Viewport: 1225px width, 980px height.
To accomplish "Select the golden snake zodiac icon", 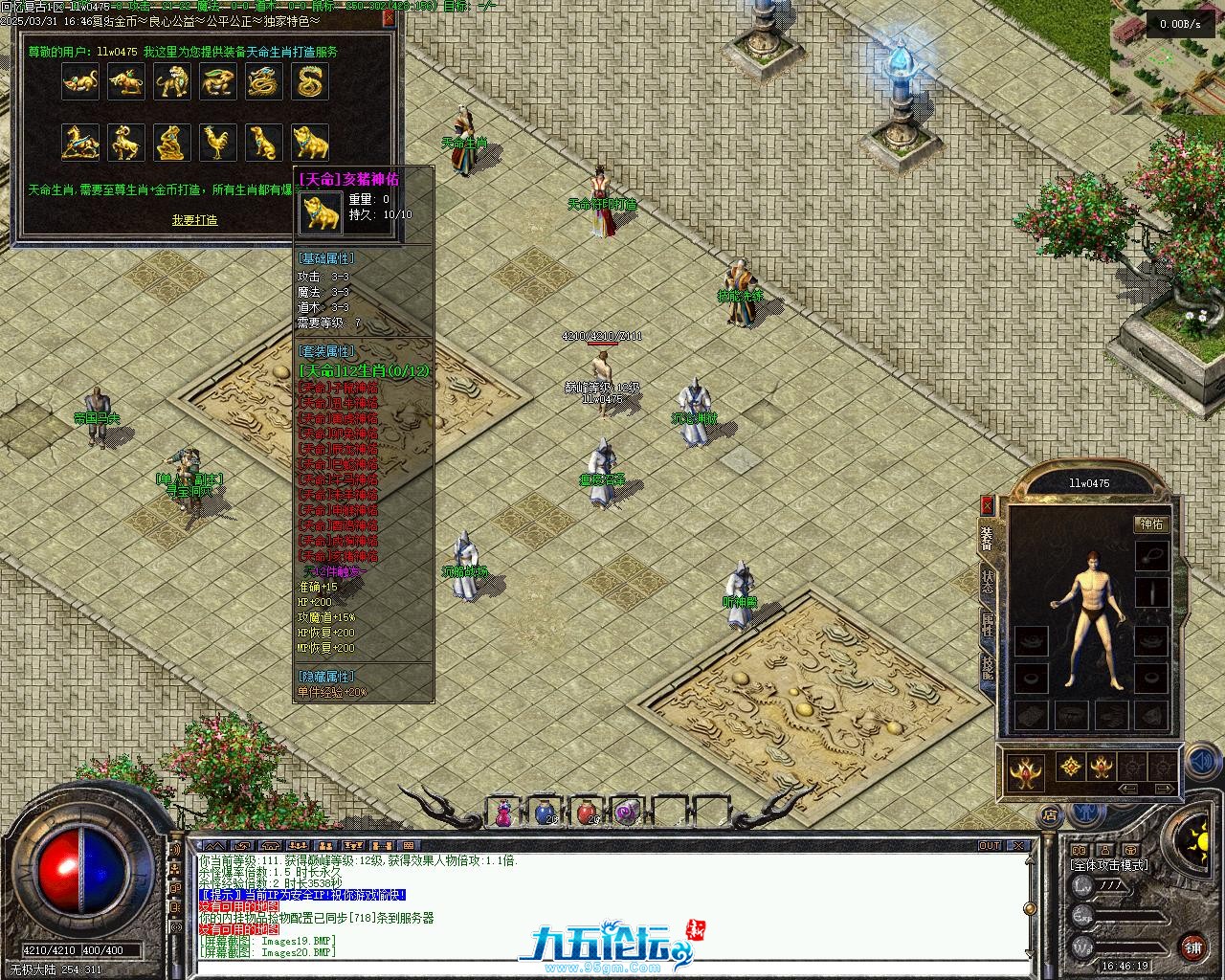I will (x=310, y=83).
